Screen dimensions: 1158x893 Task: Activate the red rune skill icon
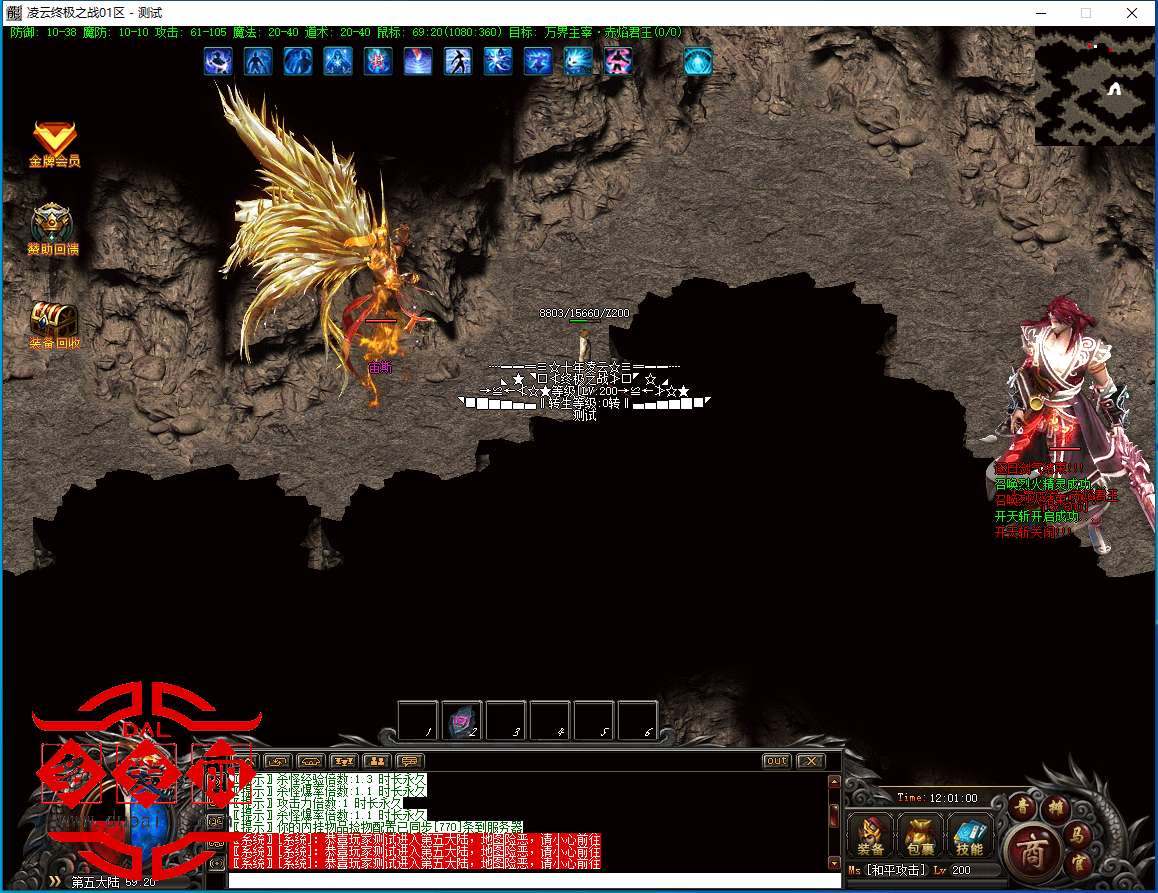(378, 61)
